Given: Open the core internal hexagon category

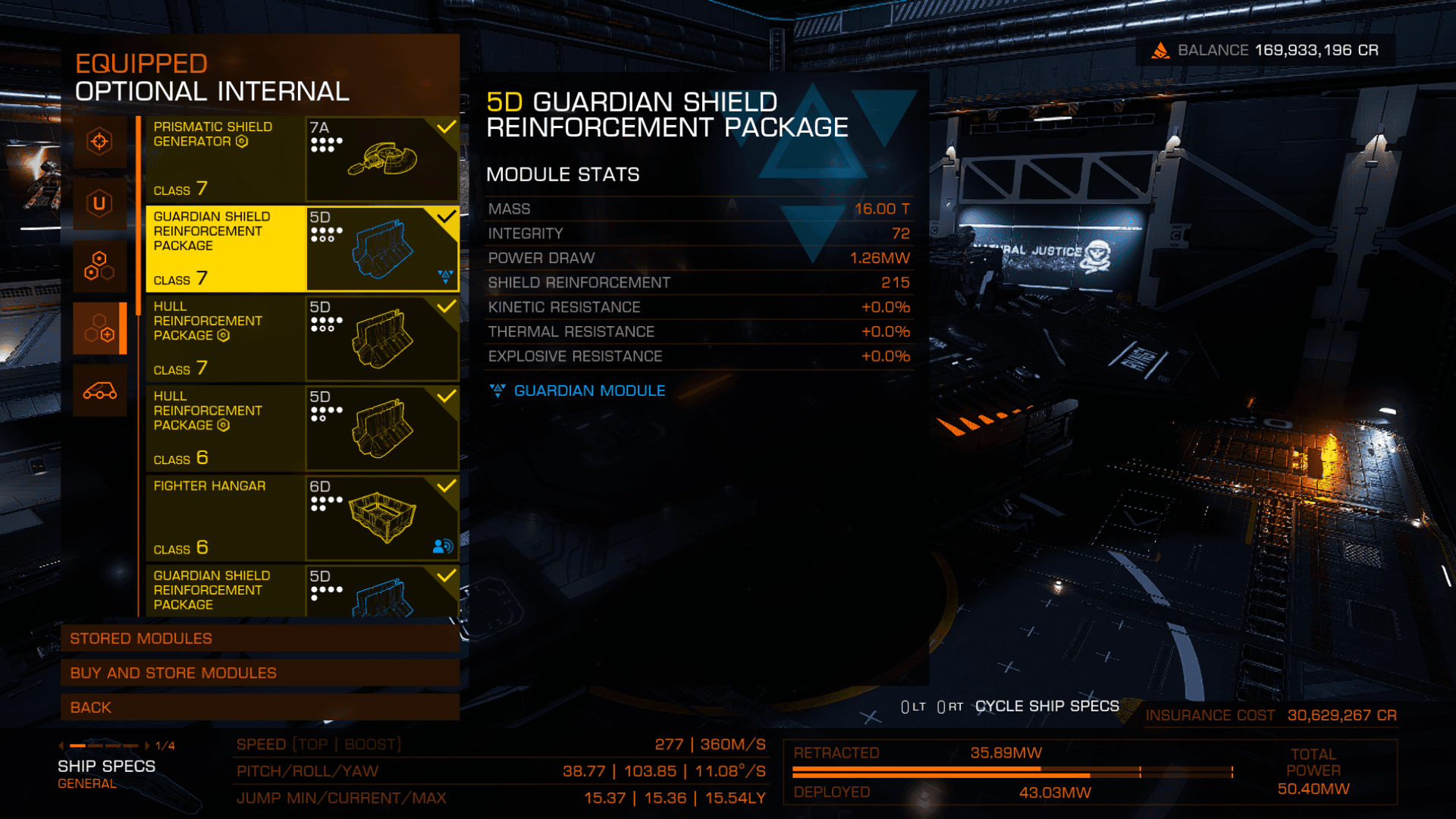Looking at the screenshot, I should point(99,266).
